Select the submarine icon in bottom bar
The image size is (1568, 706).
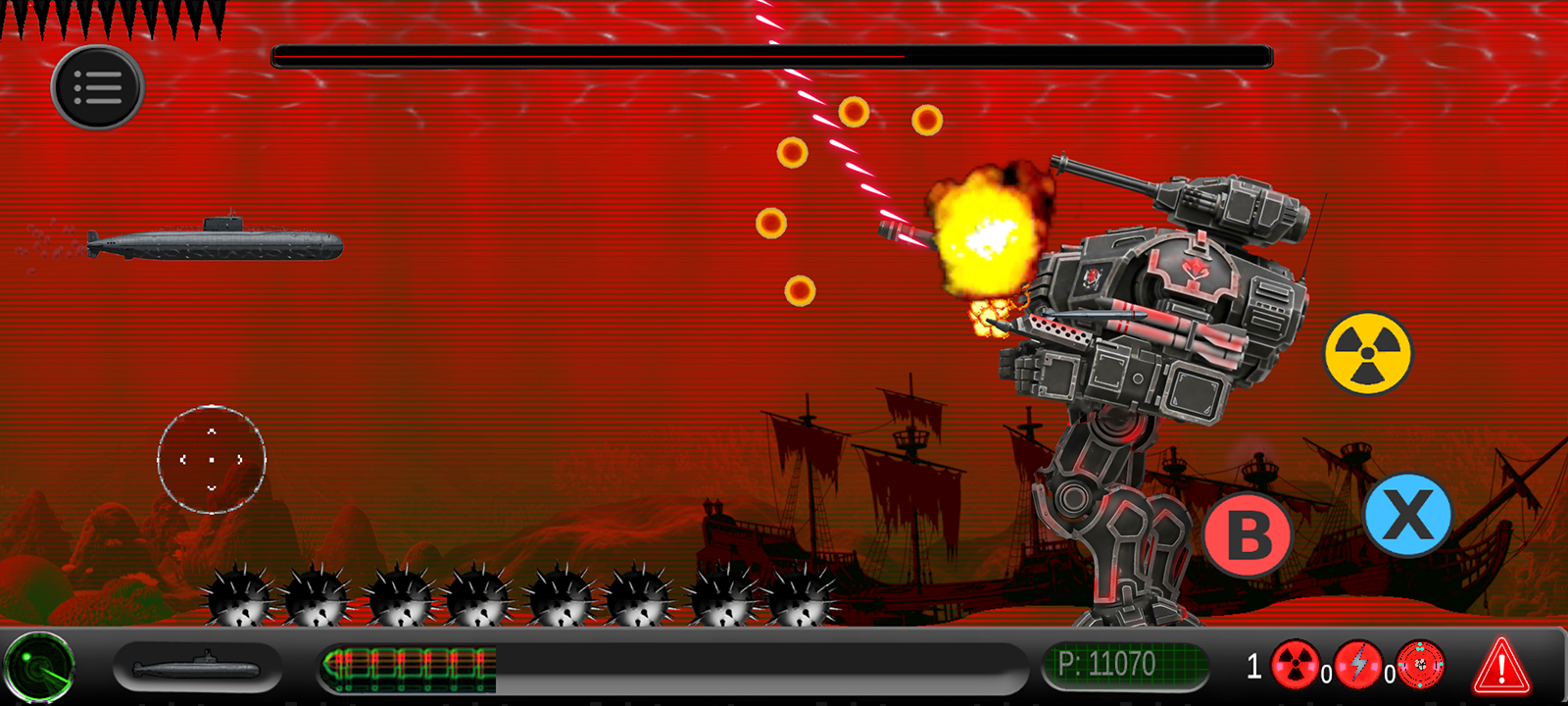pyautogui.click(x=197, y=669)
